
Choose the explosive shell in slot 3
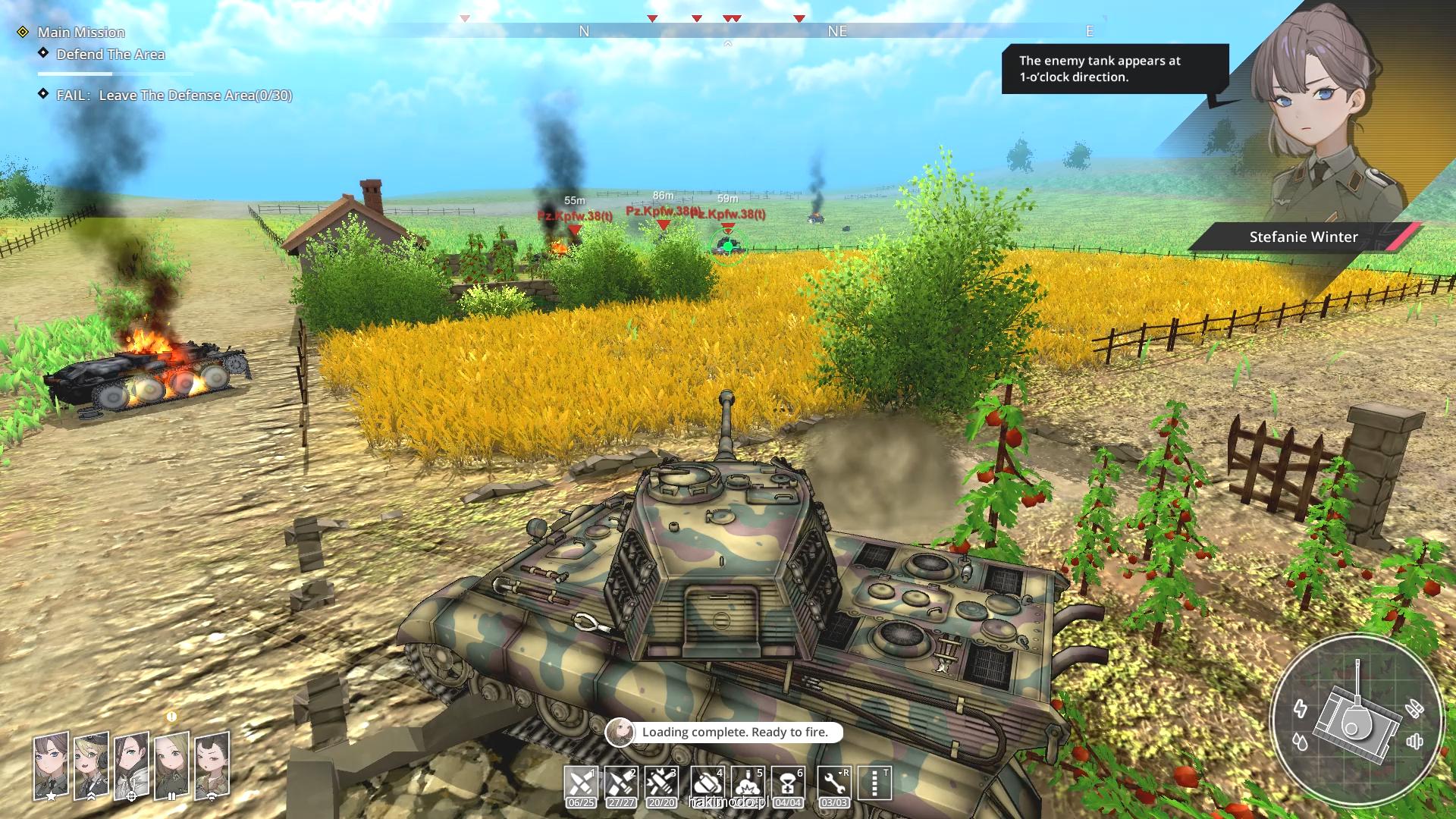coord(661,784)
